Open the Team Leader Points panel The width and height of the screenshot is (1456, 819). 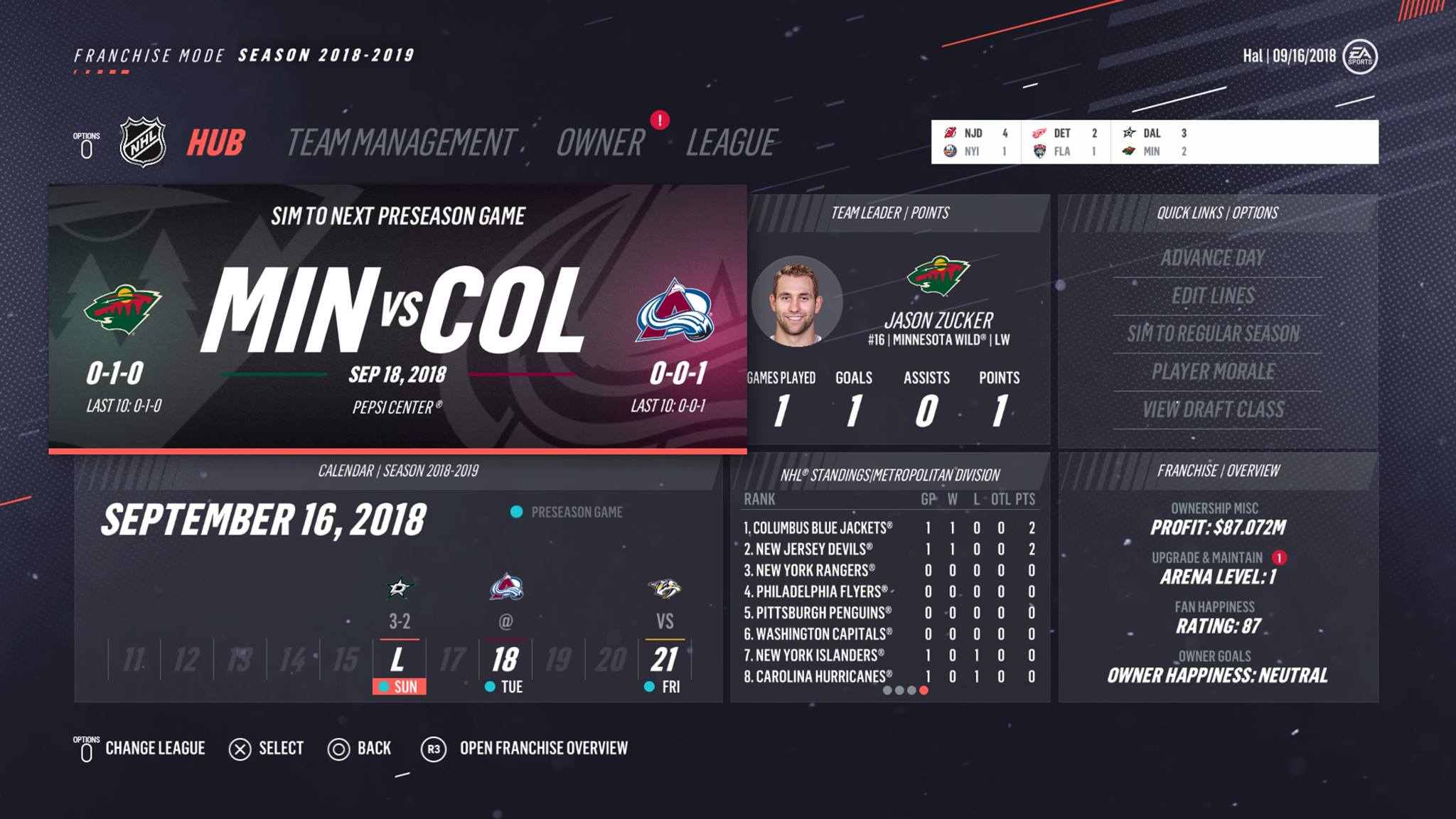890,320
